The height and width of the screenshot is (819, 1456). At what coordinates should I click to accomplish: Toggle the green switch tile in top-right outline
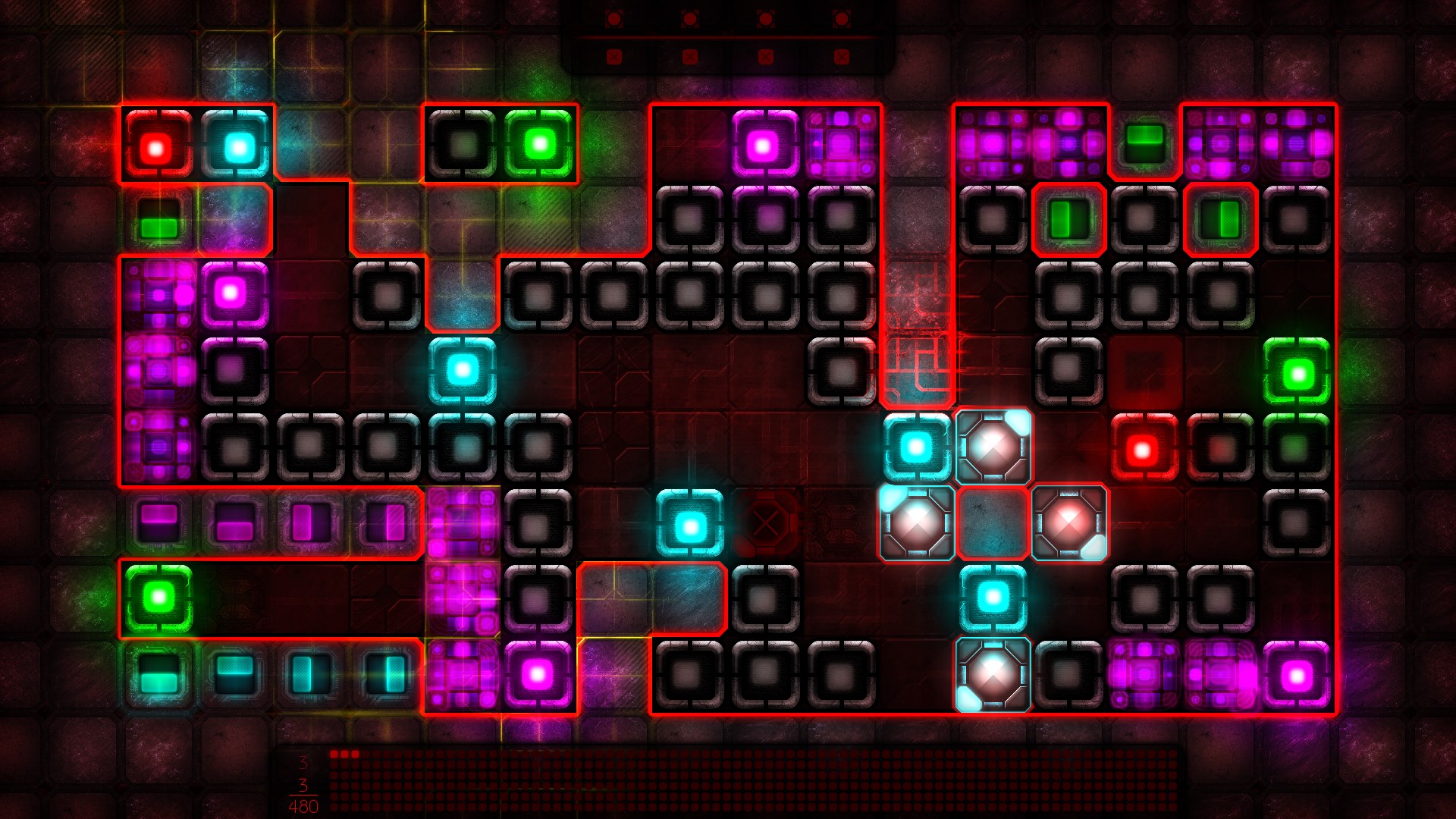1068,220
